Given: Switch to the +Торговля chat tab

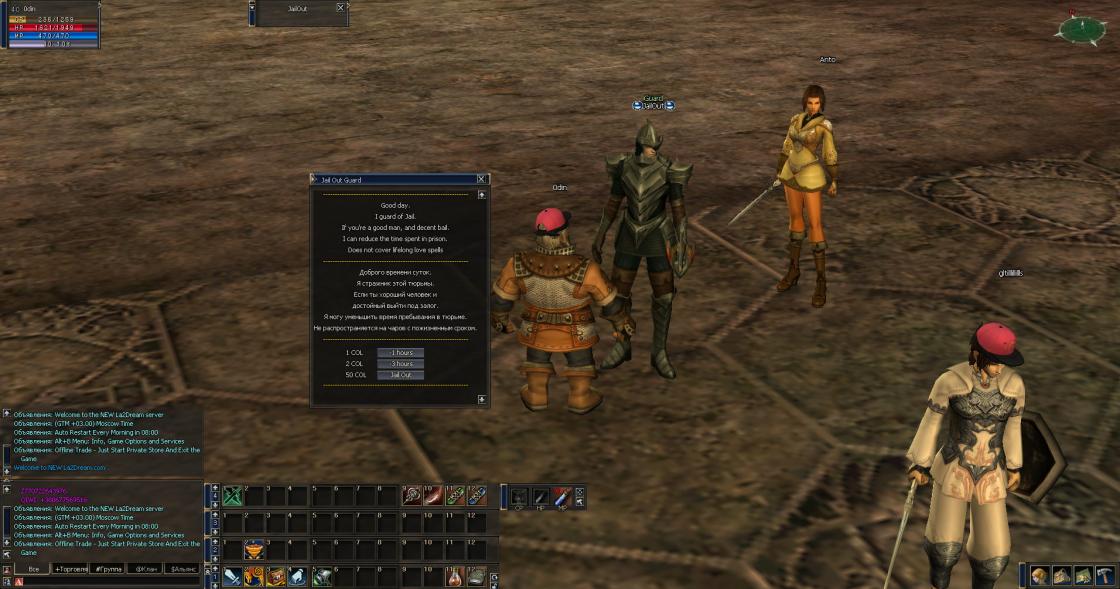Looking at the screenshot, I should [x=71, y=569].
